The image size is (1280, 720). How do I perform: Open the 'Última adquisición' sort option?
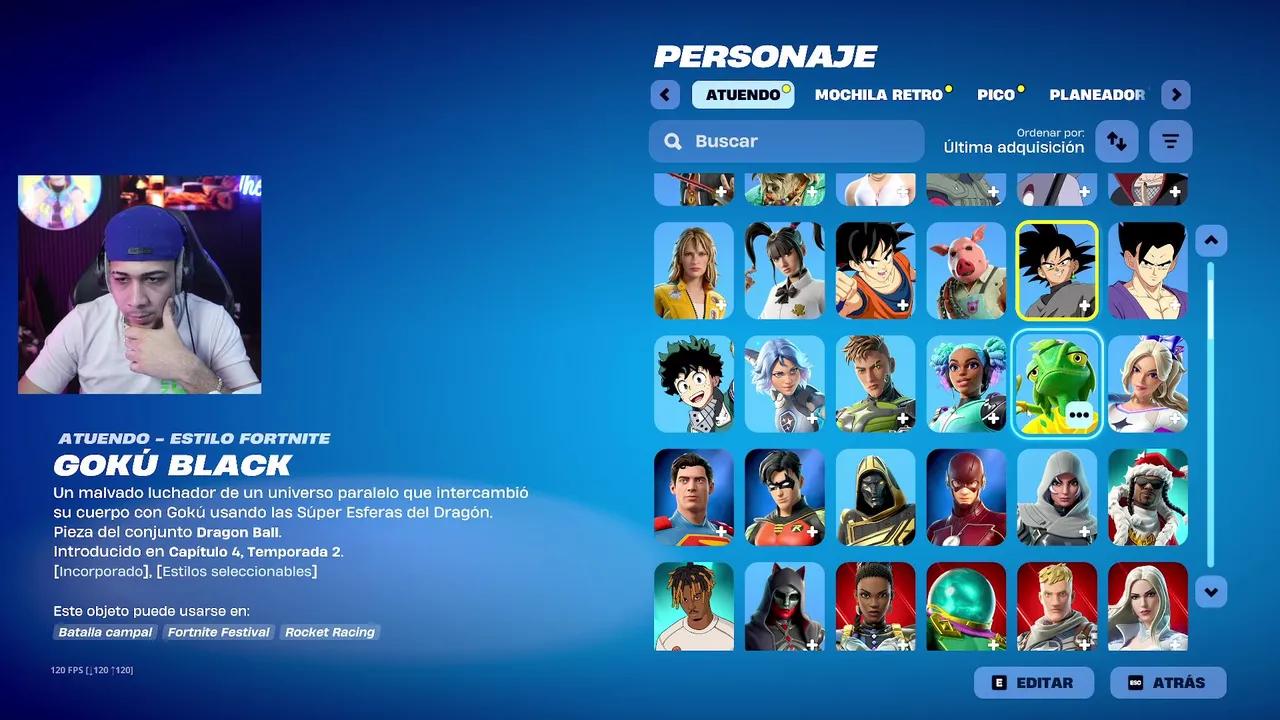(1012, 147)
